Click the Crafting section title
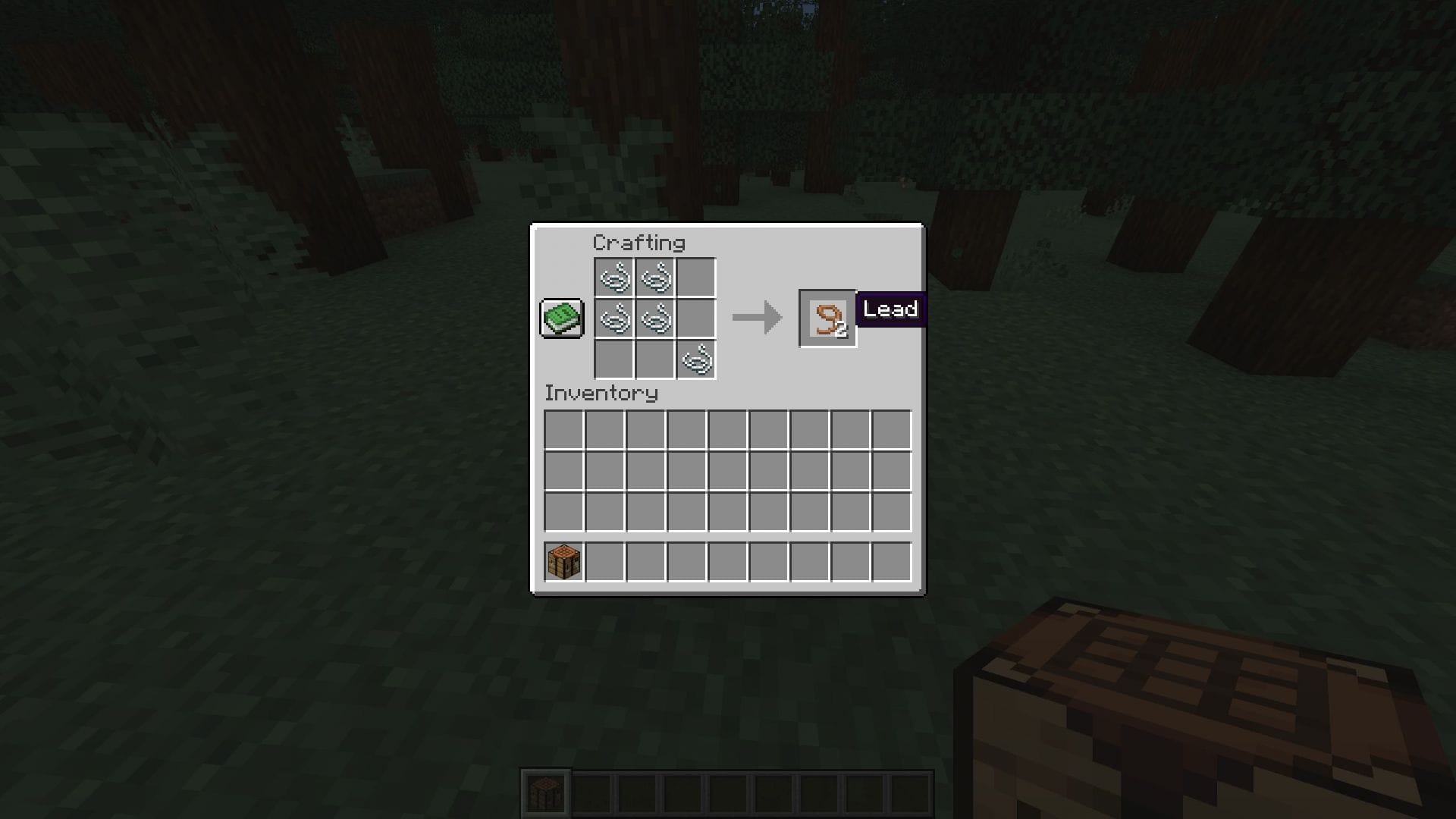Viewport: 1456px width, 819px height. 639,243
